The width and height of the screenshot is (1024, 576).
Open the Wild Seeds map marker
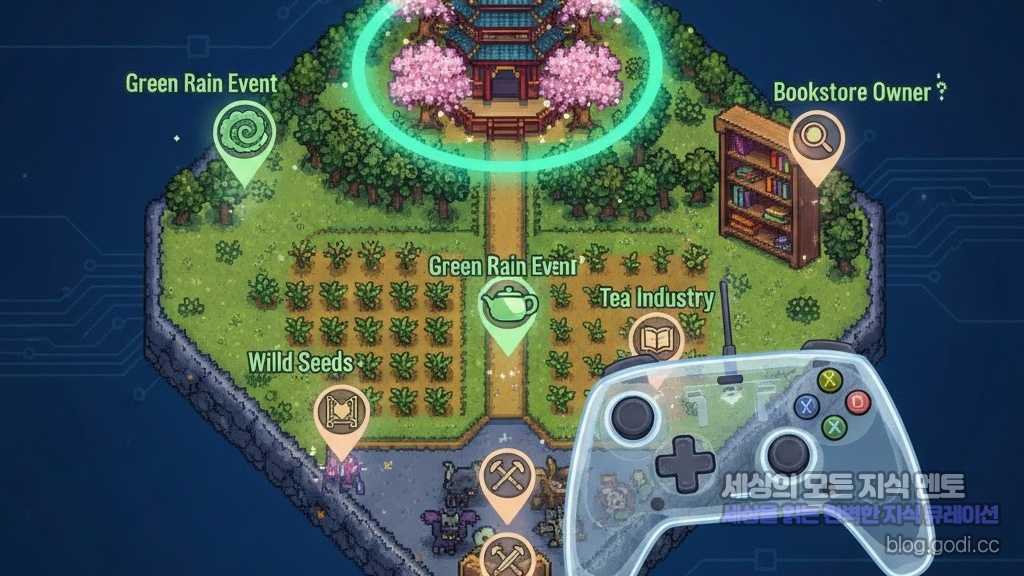[341, 412]
